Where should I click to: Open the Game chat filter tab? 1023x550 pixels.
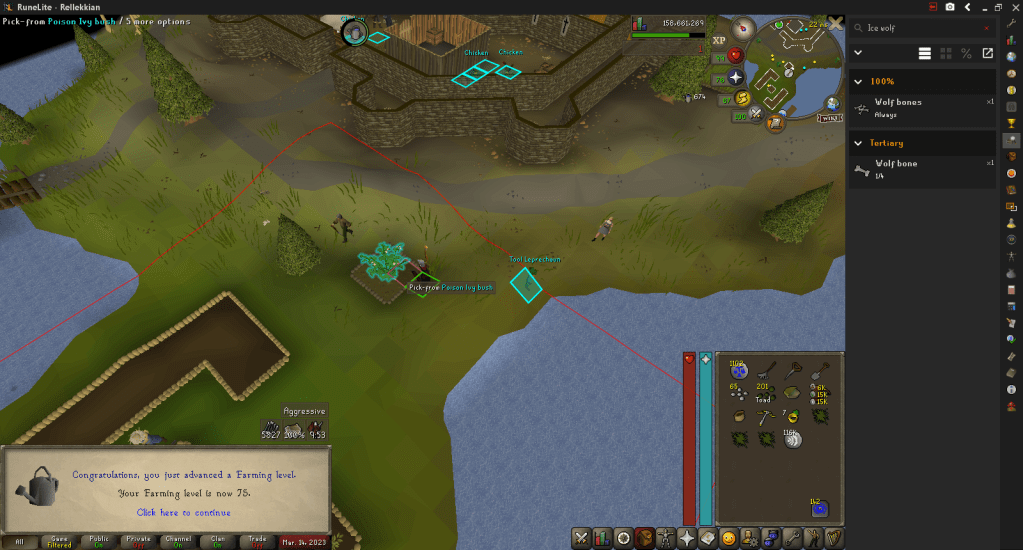pyautogui.click(x=59, y=542)
